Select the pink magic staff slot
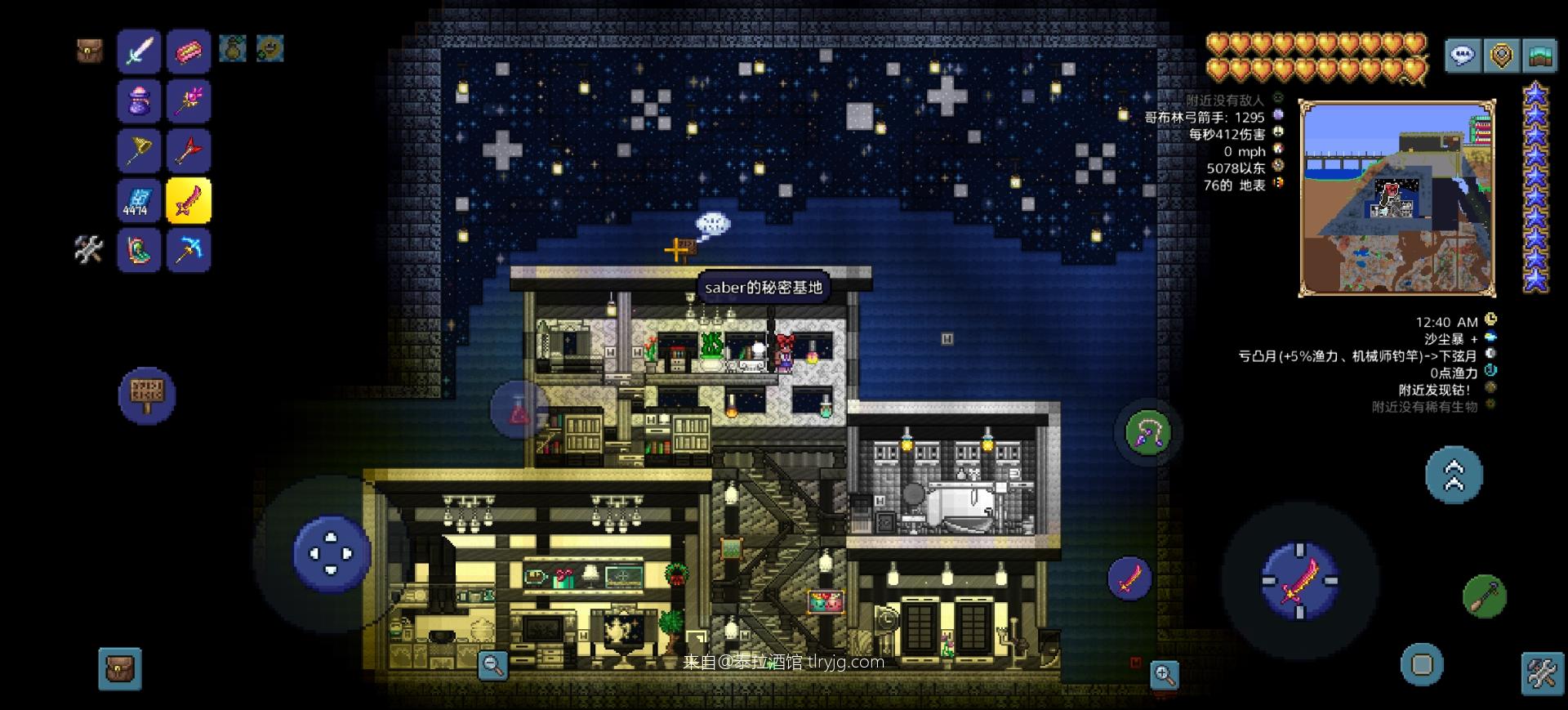 click(x=189, y=101)
